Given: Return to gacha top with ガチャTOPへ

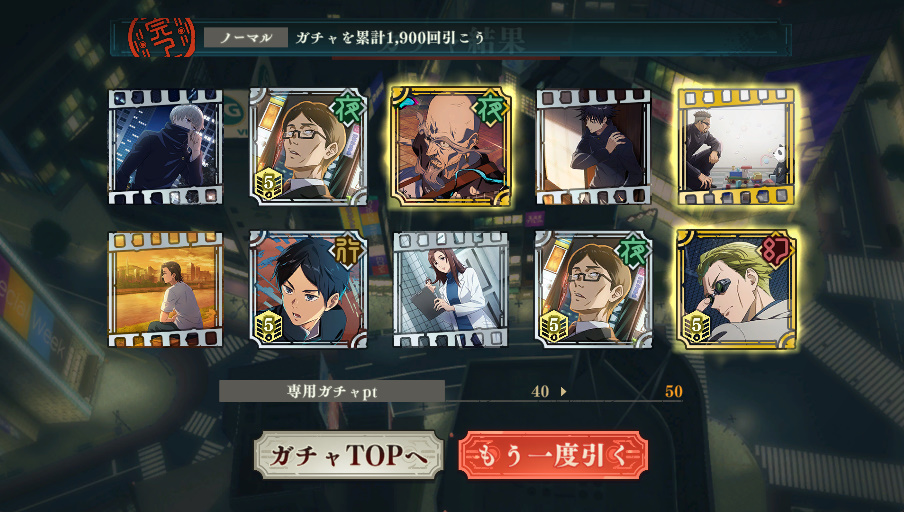Looking at the screenshot, I should [348, 456].
